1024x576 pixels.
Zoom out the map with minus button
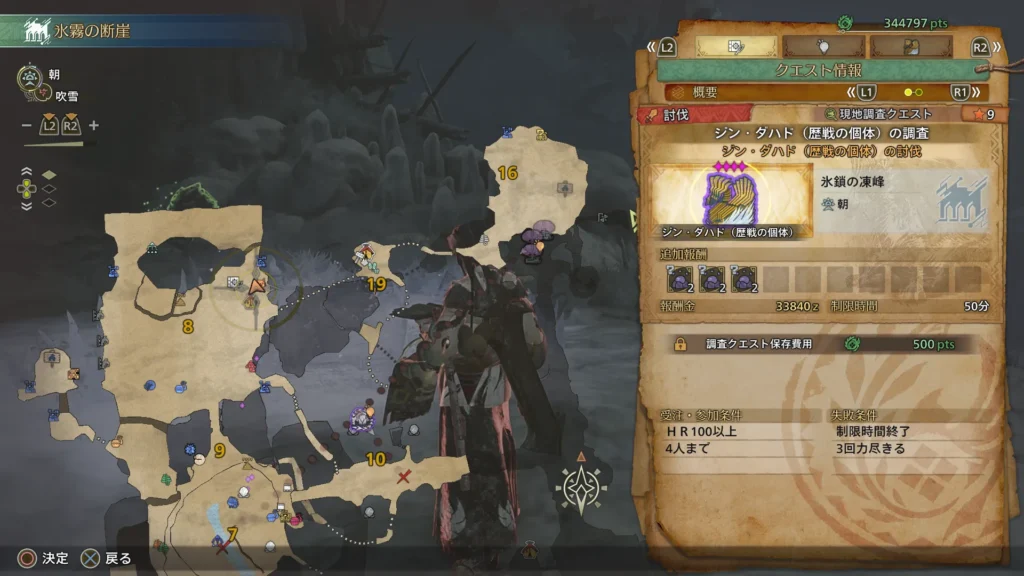[x=26, y=125]
